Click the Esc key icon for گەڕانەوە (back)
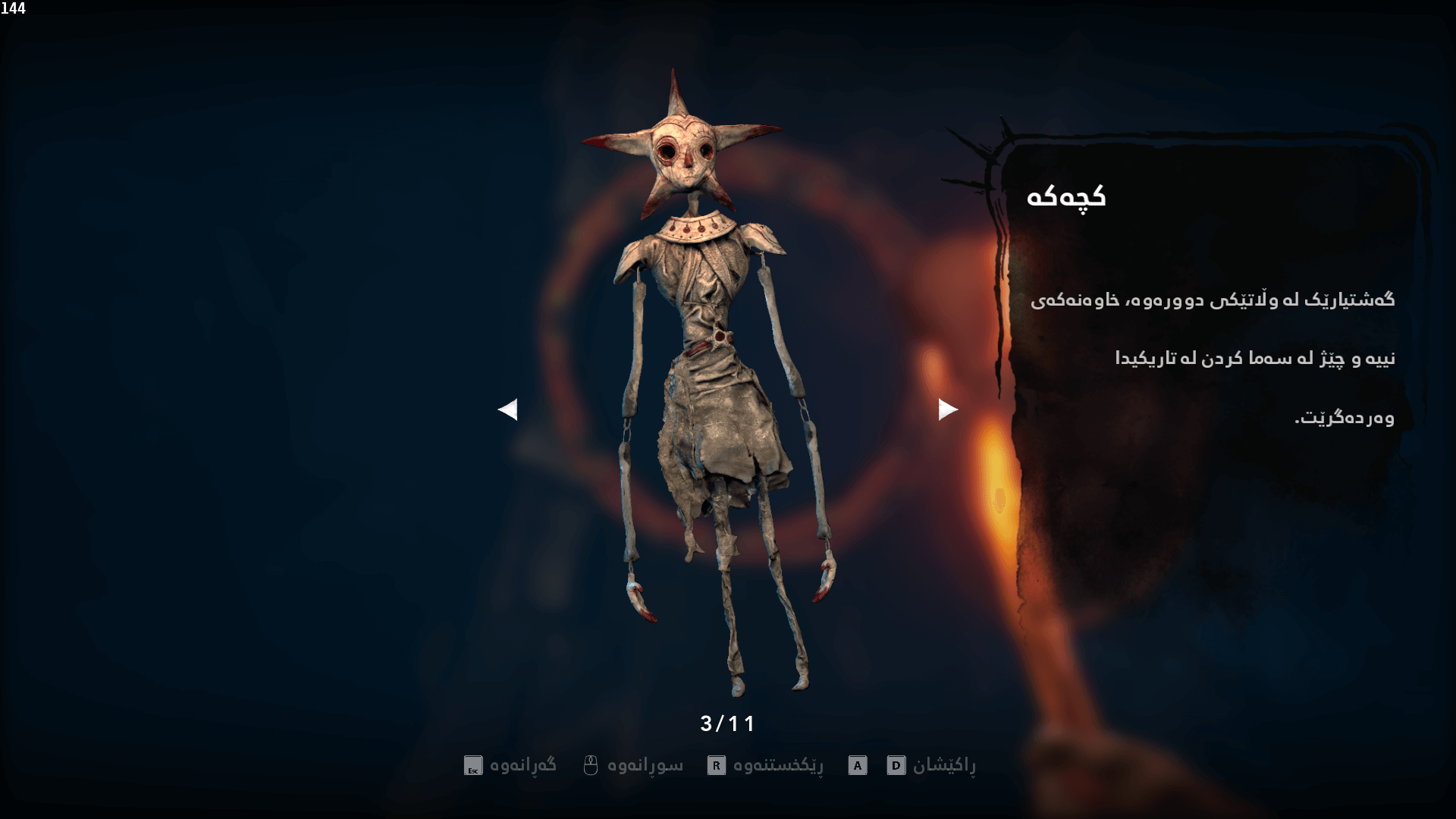1456x819 pixels. click(x=472, y=764)
